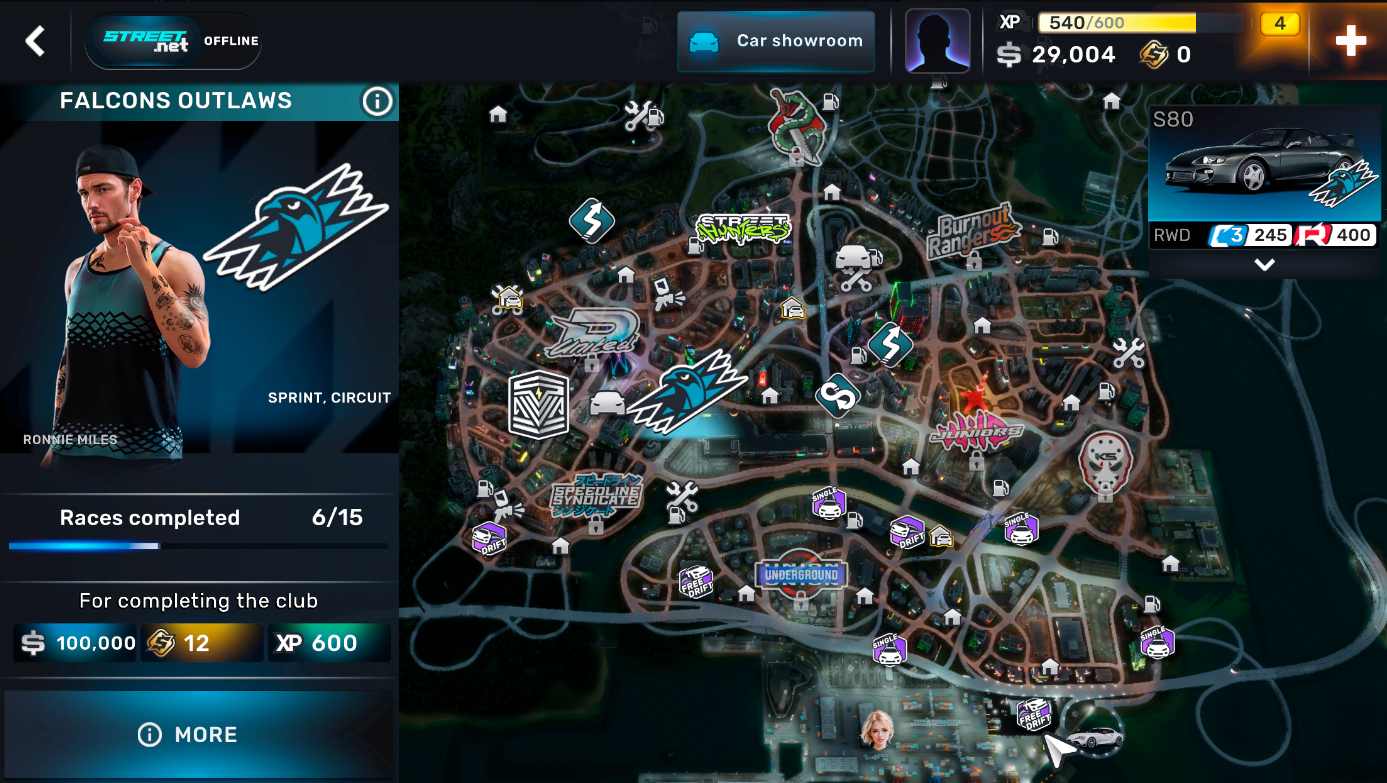Collapse the S80 car panel with its chevron

click(x=1264, y=264)
